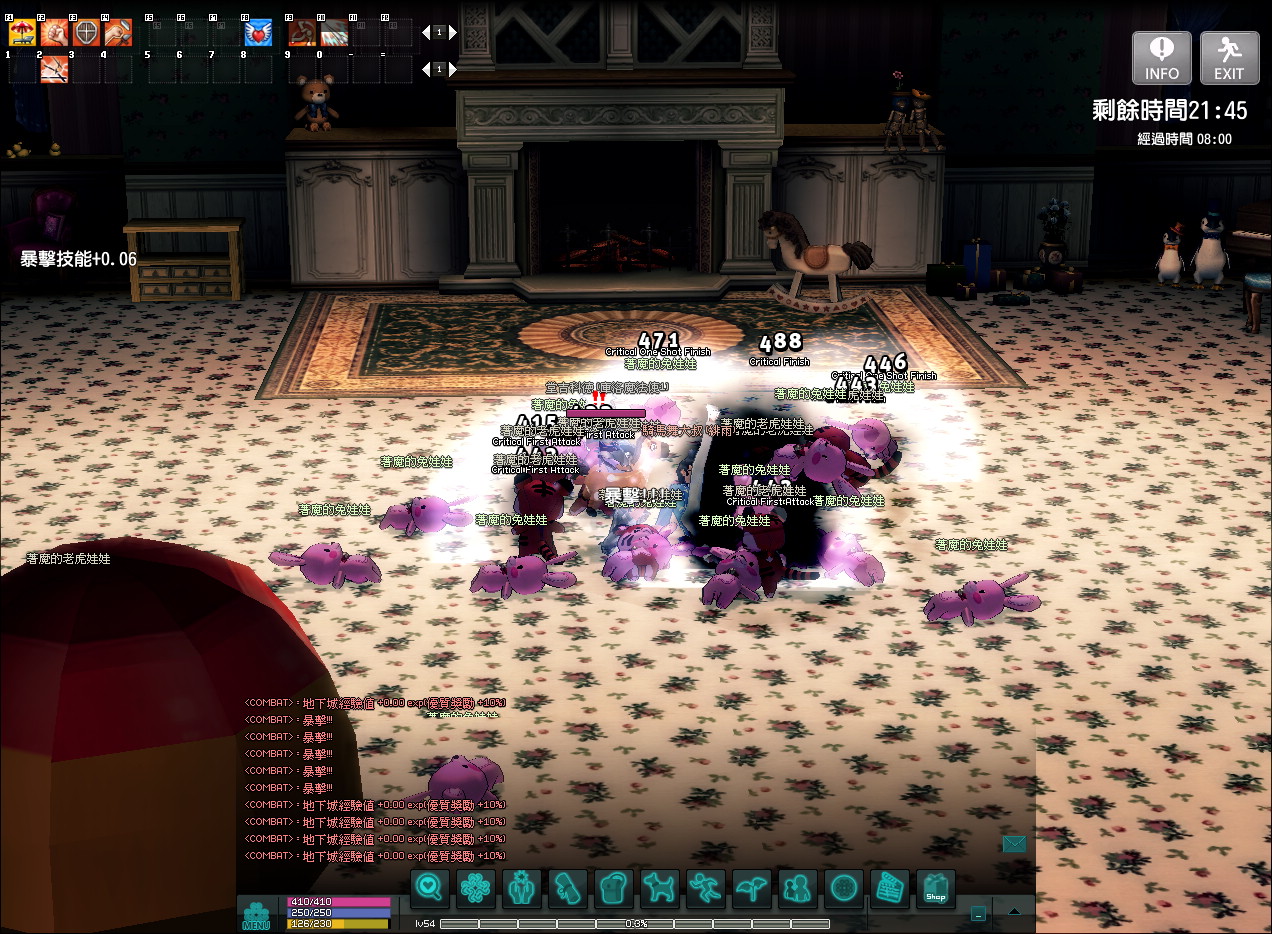1272x934 pixels.
Task: Open the pet dog window
Action: point(658,888)
